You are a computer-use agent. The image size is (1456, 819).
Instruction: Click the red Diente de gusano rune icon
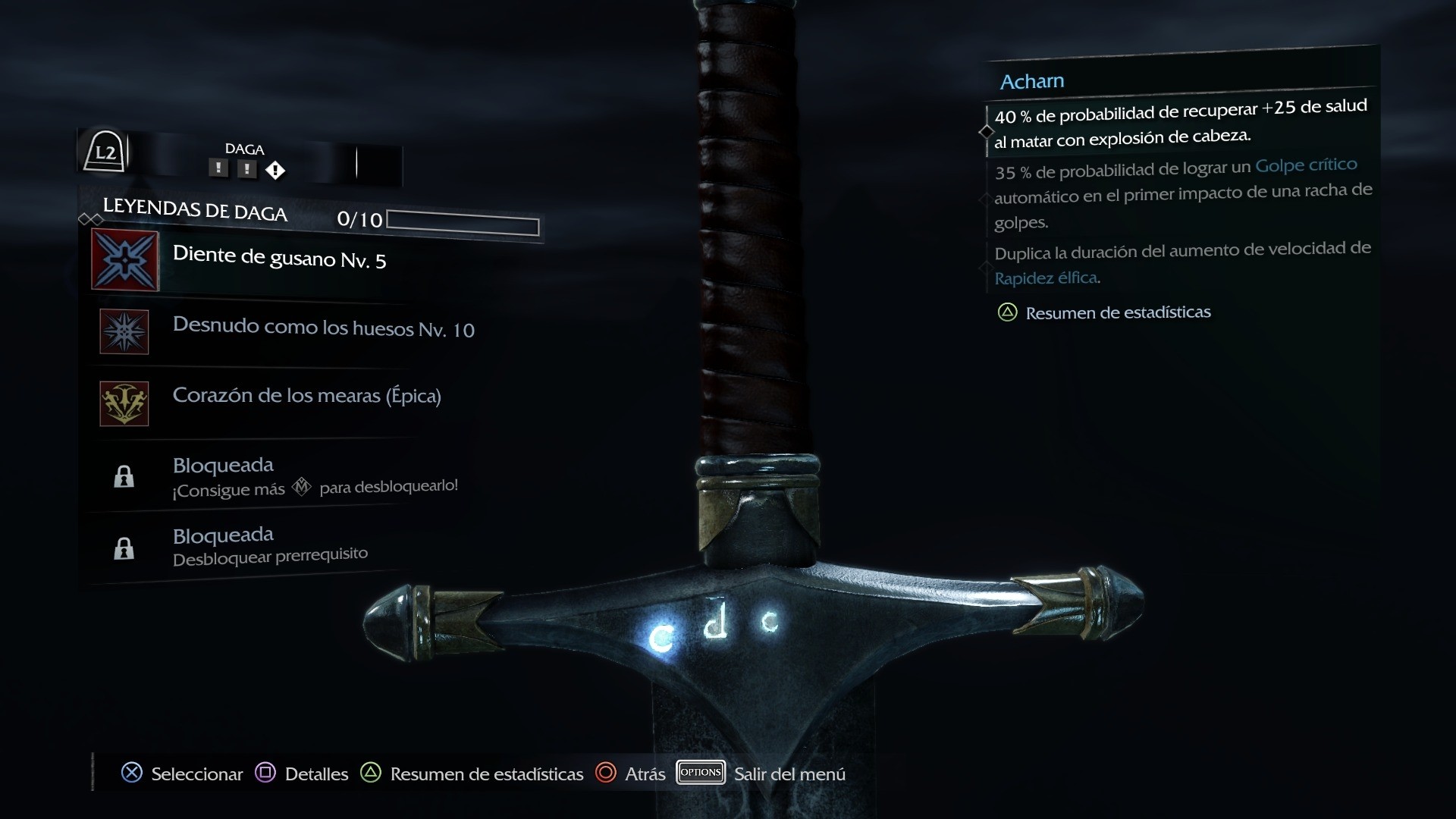pyautogui.click(x=125, y=260)
